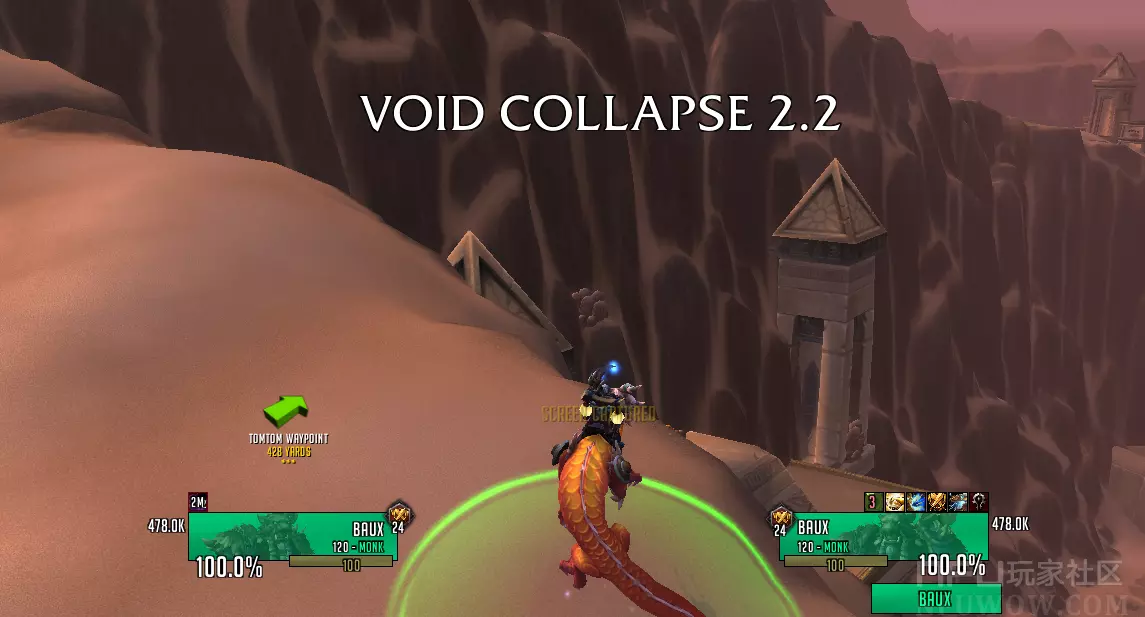This screenshot has height=617, width=1145.
Task: Inspect the red Horde emblem buff icon
Action: [979, 502]
